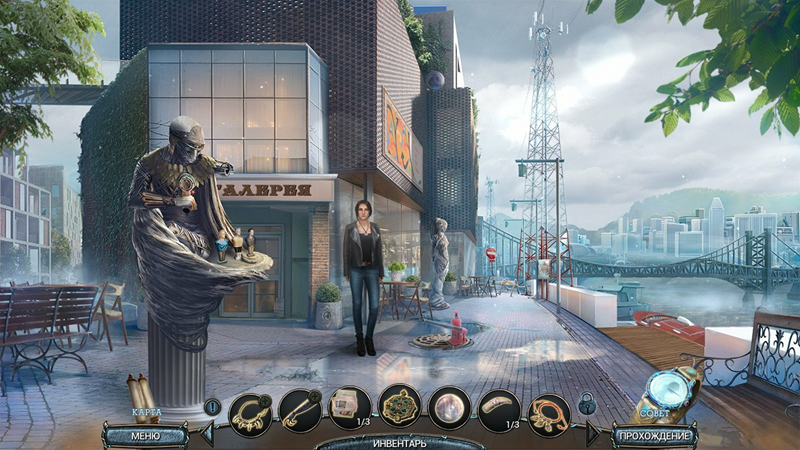
Task: Use the Совет hint watch
Action: click(x=660, y=391)
